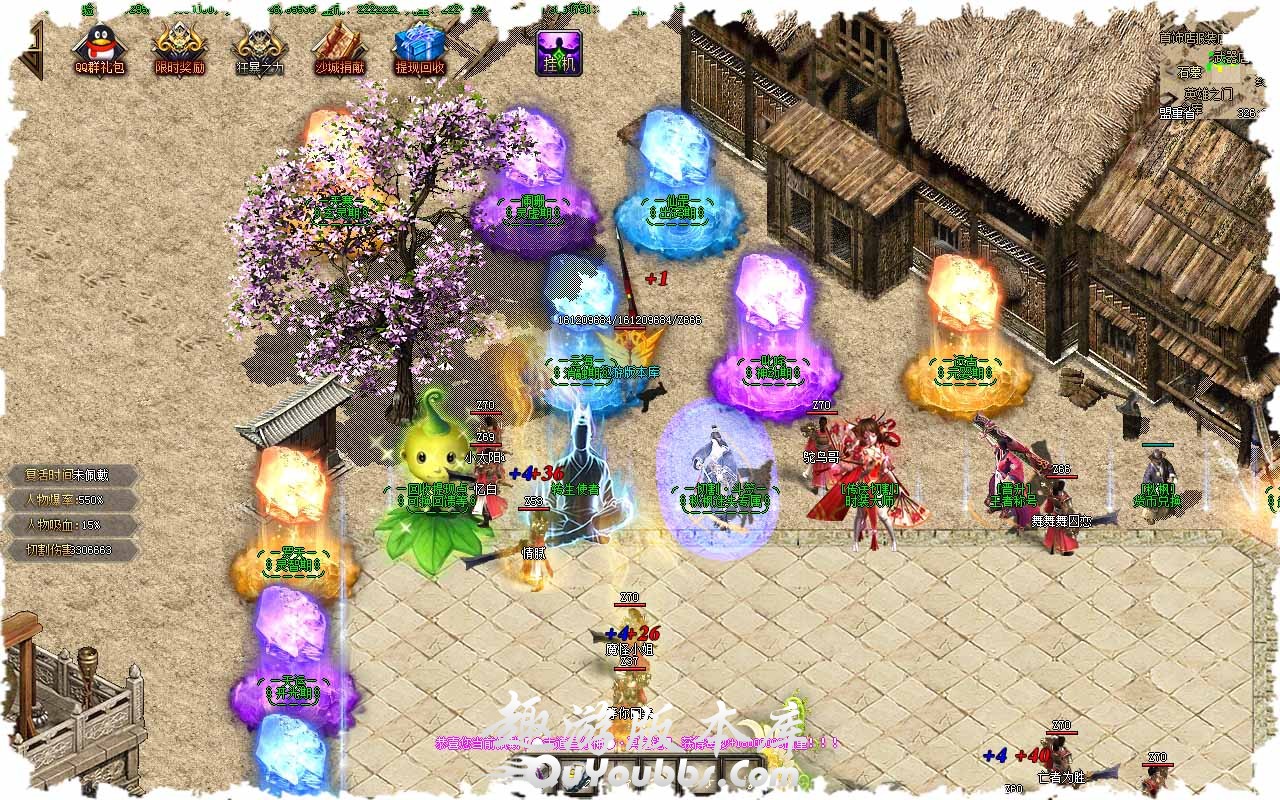
Task: Collapse the top icon bar with the arrow
Action: (36, 48)
